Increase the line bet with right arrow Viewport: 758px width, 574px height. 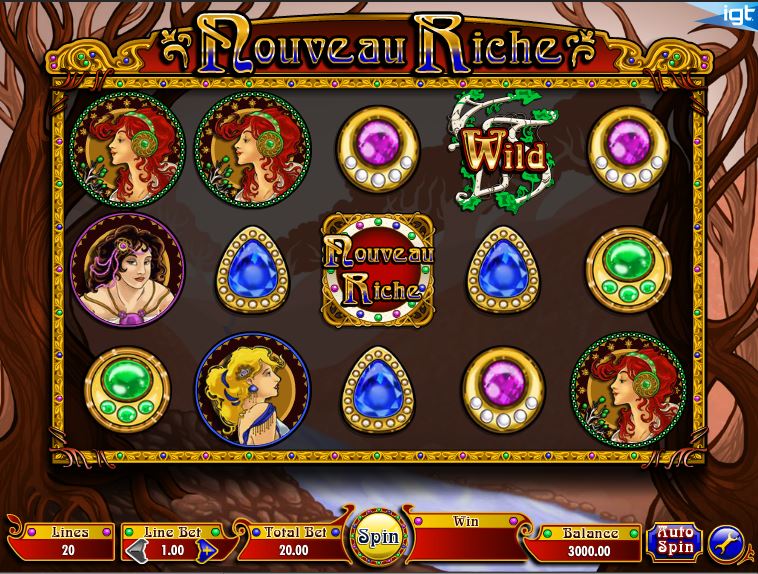pyautogui.click(x=206, y=551)
